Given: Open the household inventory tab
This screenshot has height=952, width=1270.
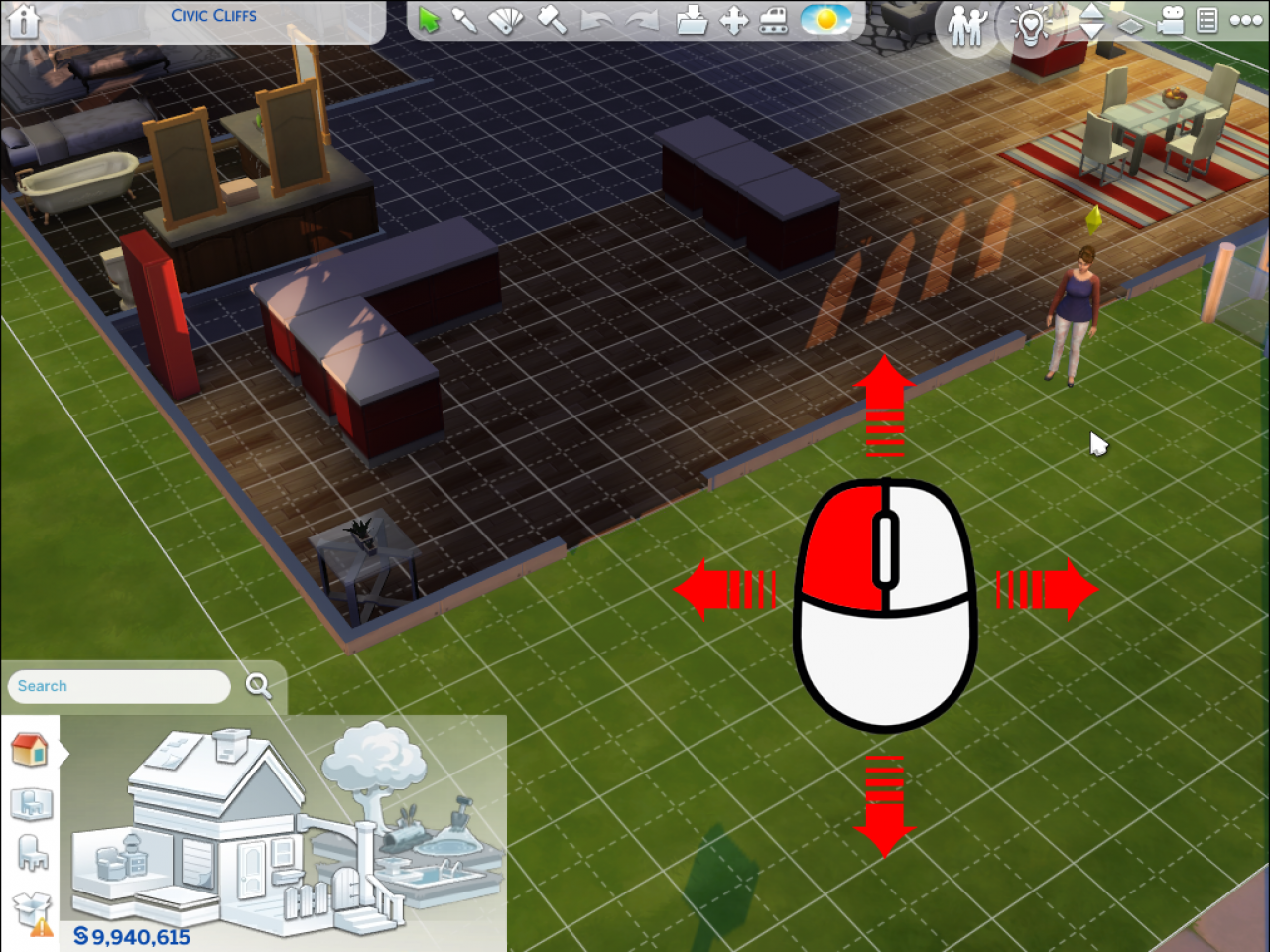Looking at the screenshot, I should [x=30, y=913].
